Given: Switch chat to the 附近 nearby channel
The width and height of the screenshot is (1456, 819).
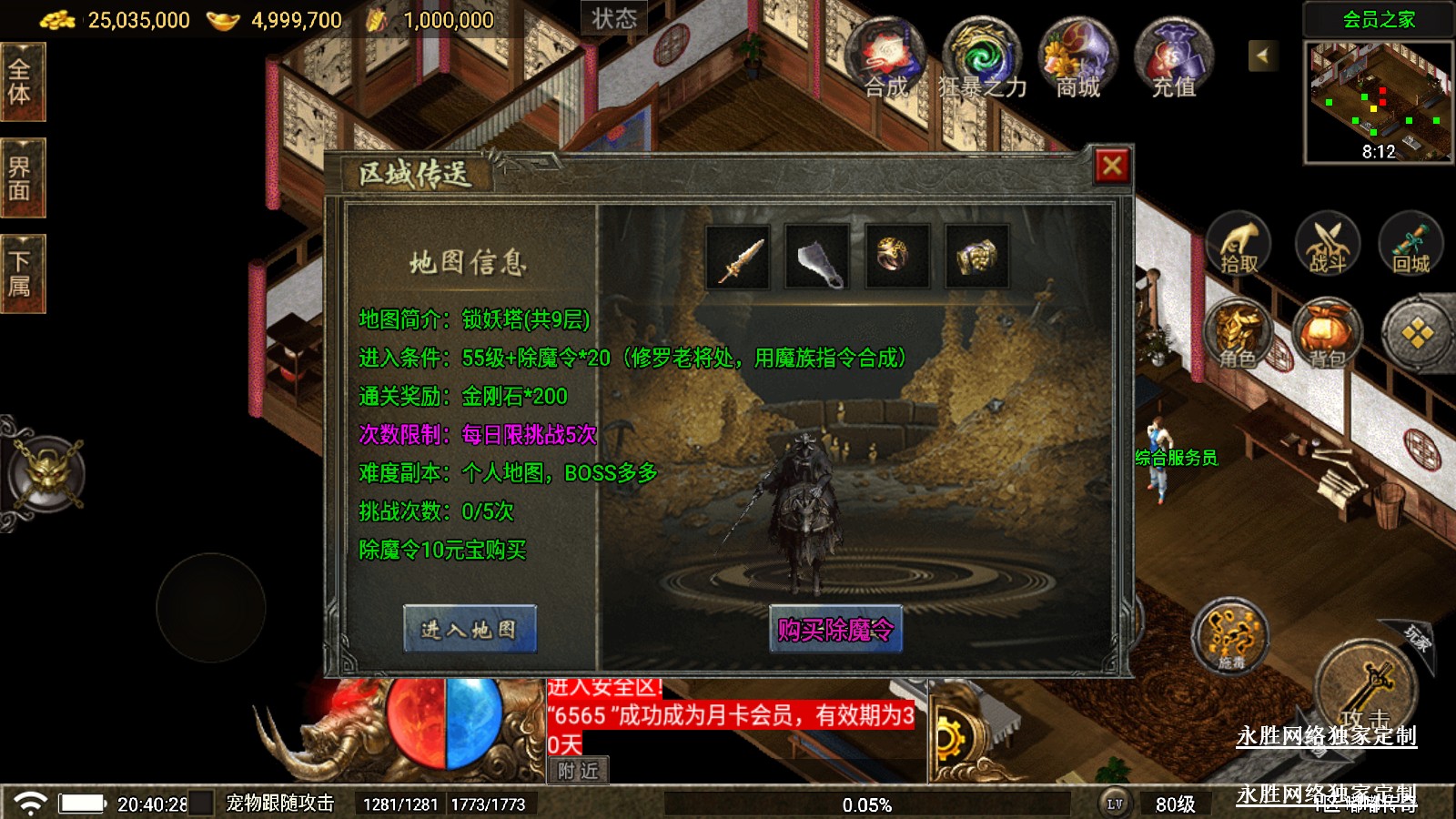Looking at the screenshot, I should [x=578, y=771].
